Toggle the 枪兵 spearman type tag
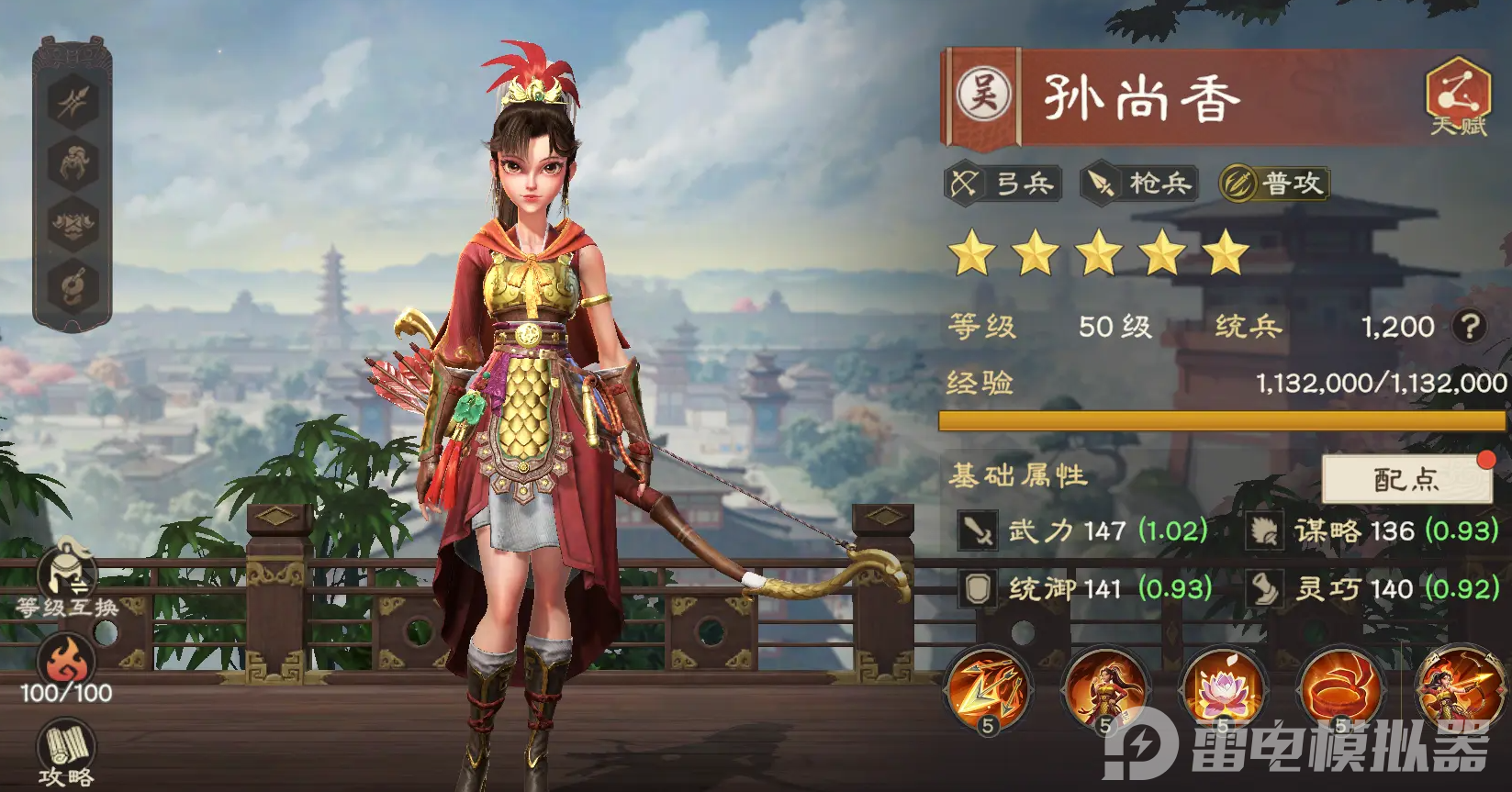The width and height of the screenshot is (1512, 792). [1138, 184]
